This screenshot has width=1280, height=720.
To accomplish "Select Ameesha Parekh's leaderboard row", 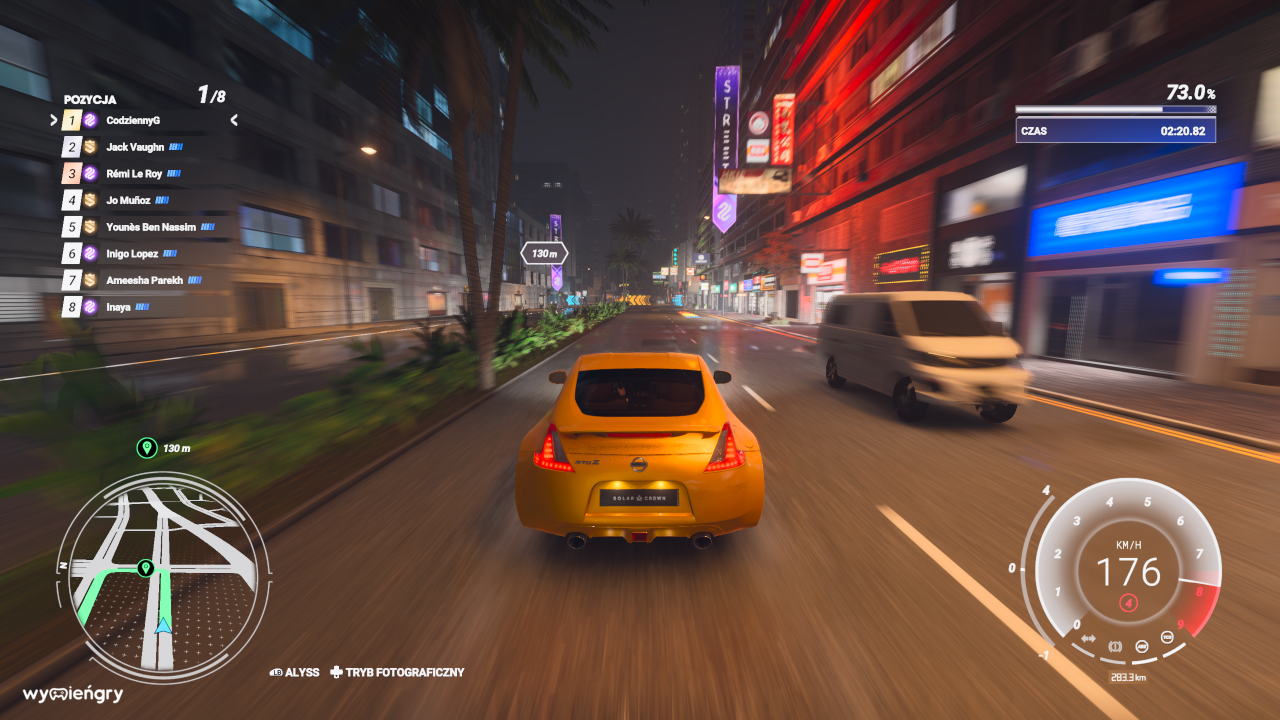I will pos(144,281).
